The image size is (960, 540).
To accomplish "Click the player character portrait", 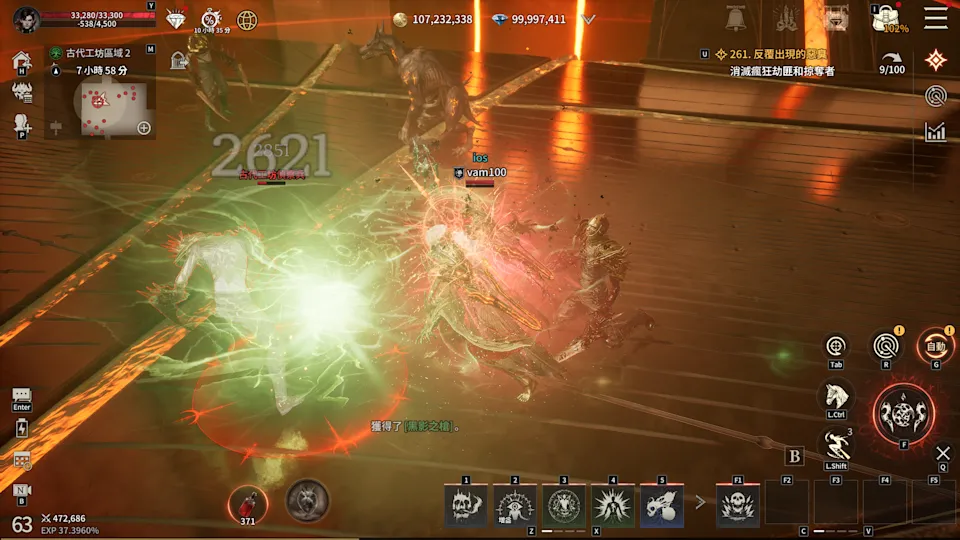I will coord(26,18).
